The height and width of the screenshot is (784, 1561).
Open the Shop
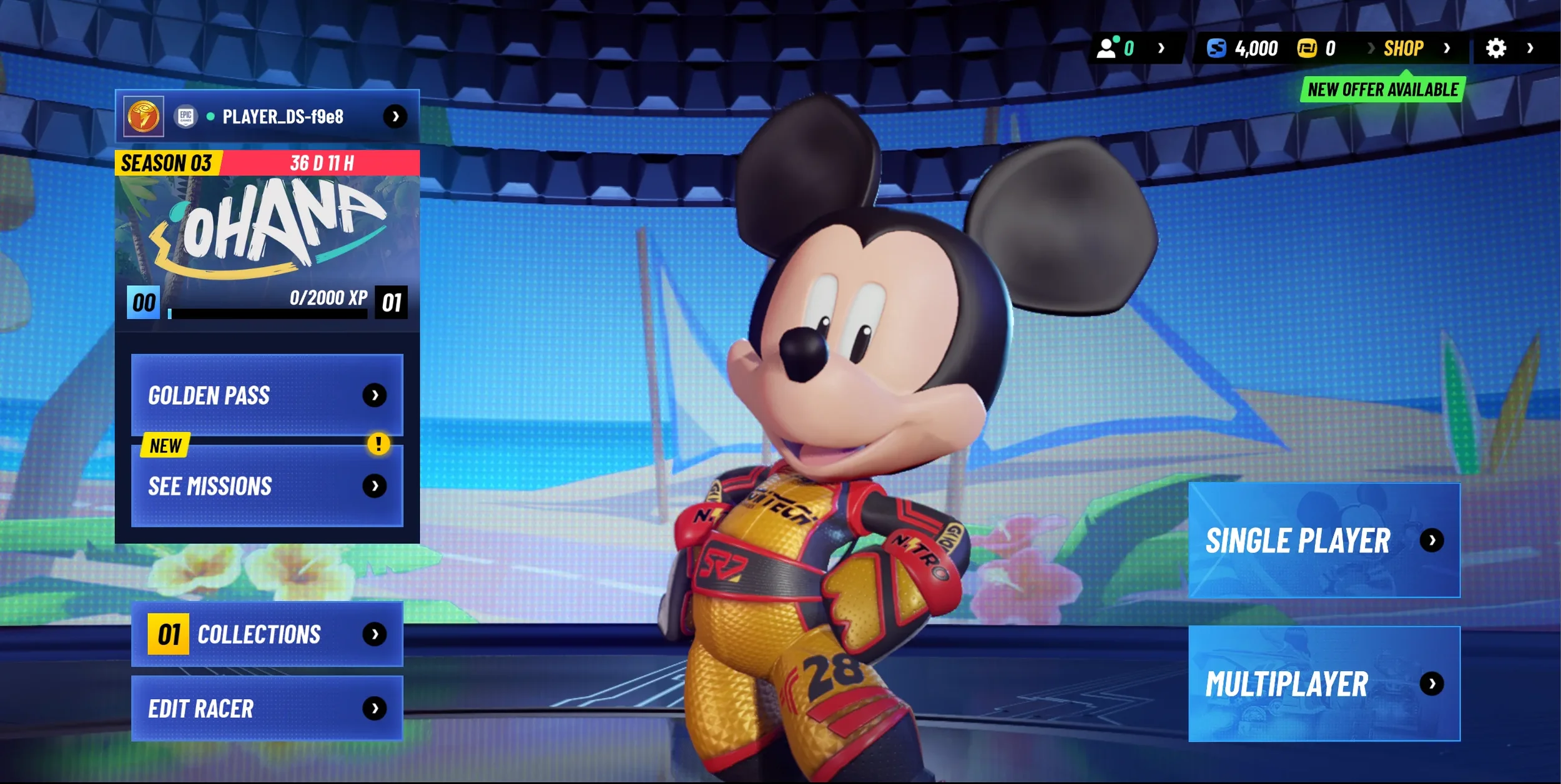point(1403,48)
